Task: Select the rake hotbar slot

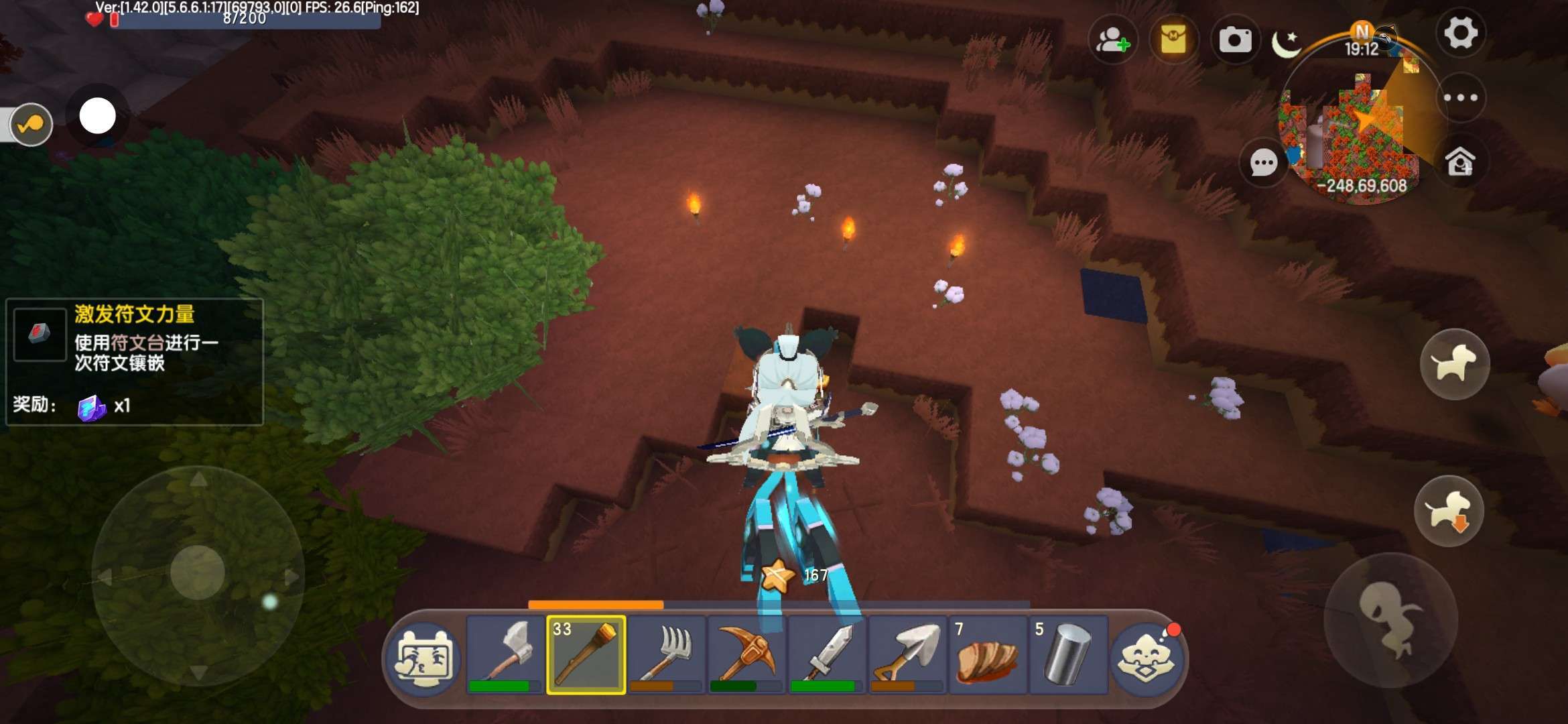Action: [667, 655]
